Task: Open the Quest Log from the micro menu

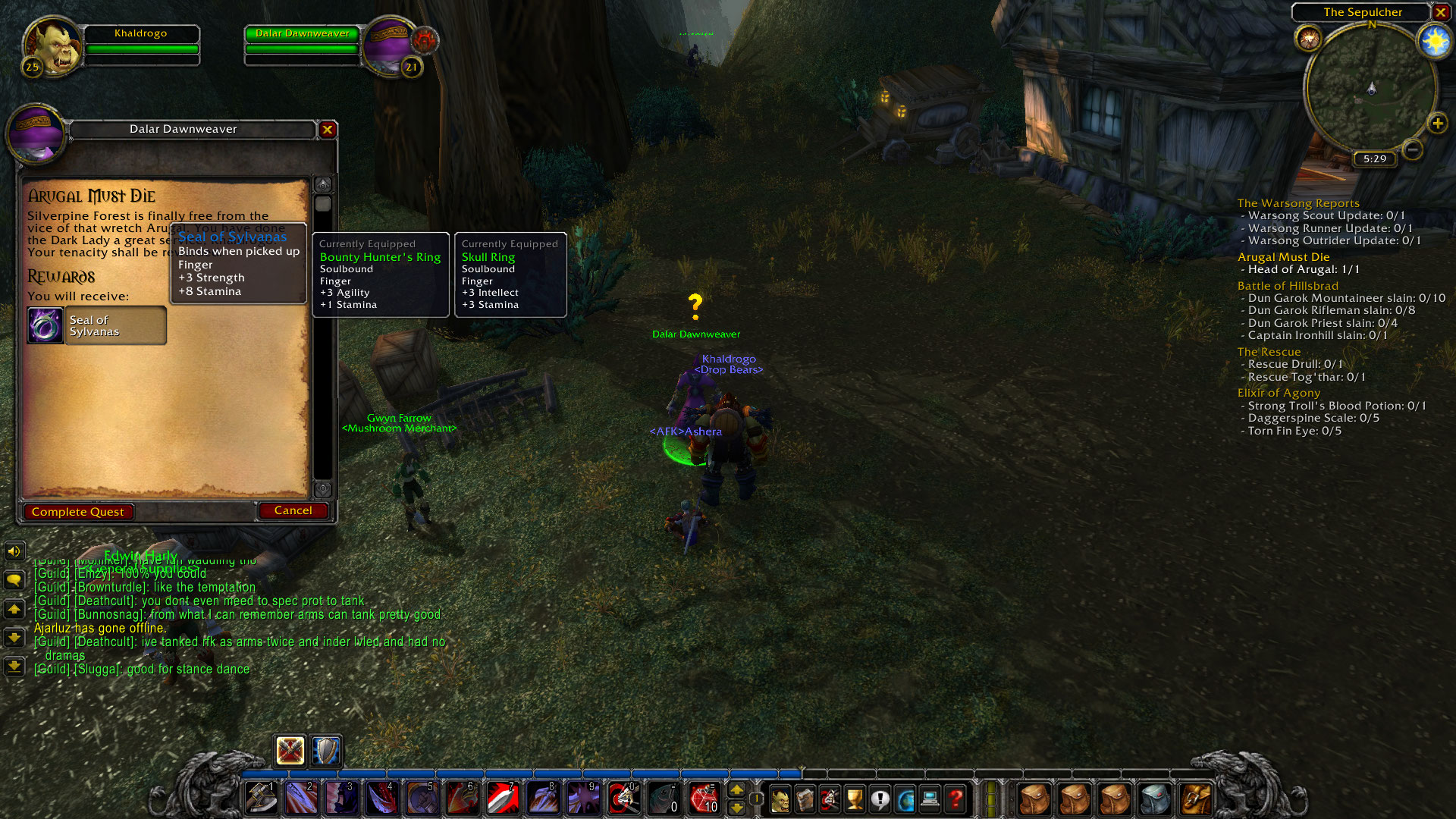Action: tap(880, 799)
